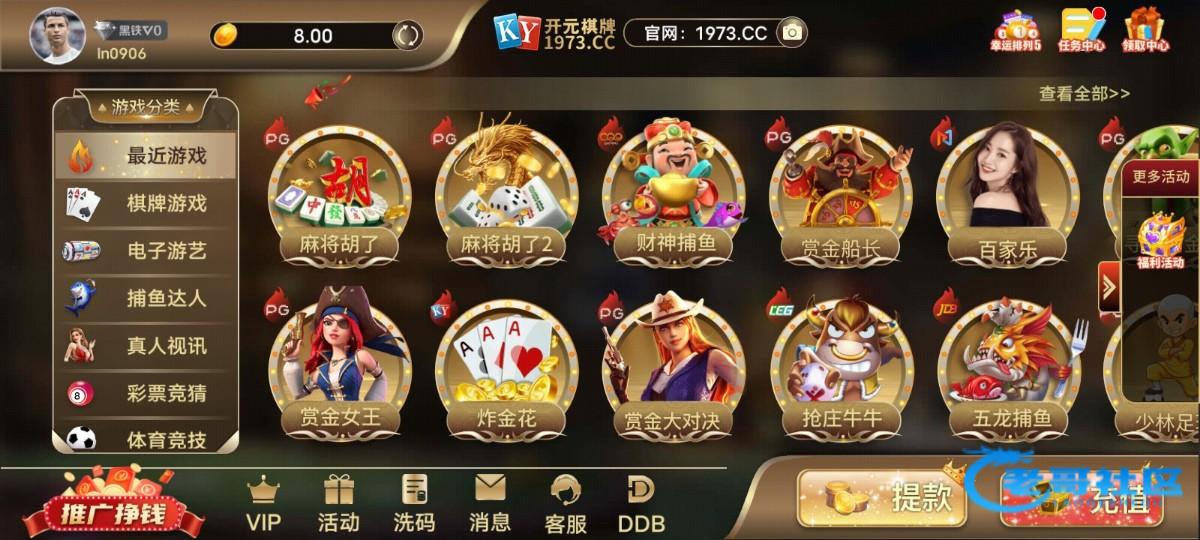Open the 活动 gift box menu
Screen dimensions: 1200x540
pos(338,504)
